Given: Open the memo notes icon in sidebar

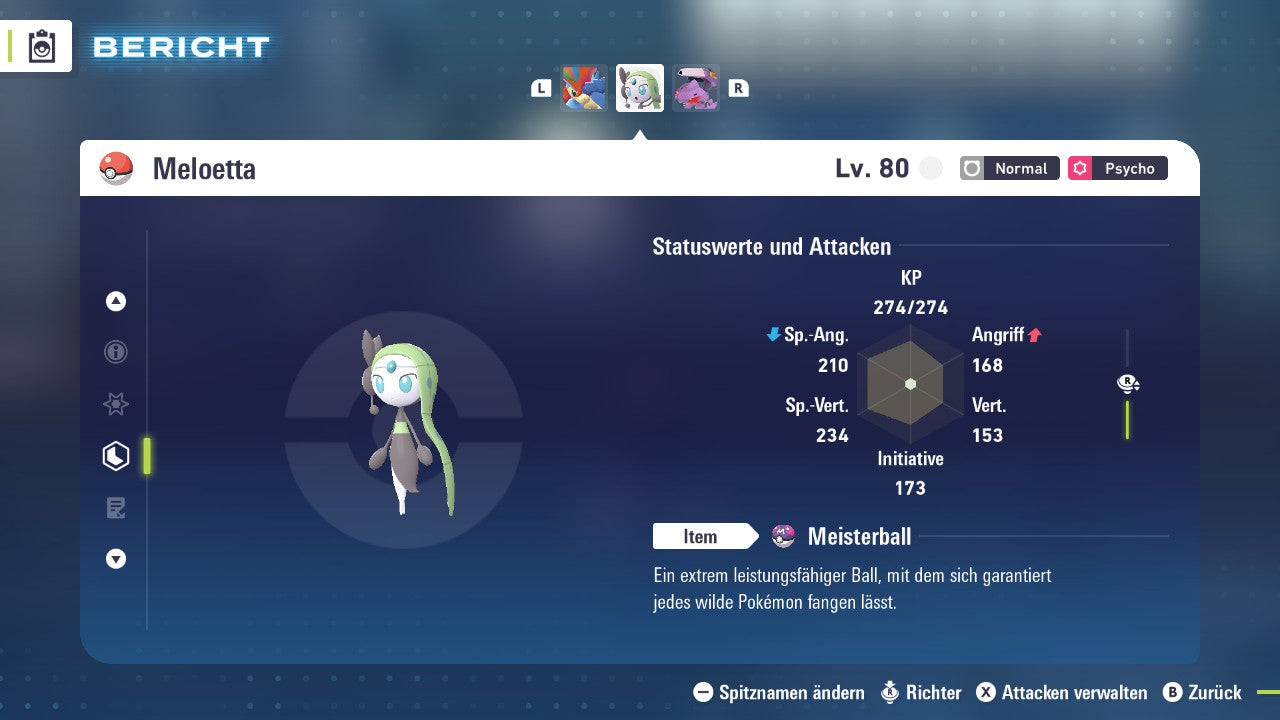Looking at the screenshot, I should [115, 507].
